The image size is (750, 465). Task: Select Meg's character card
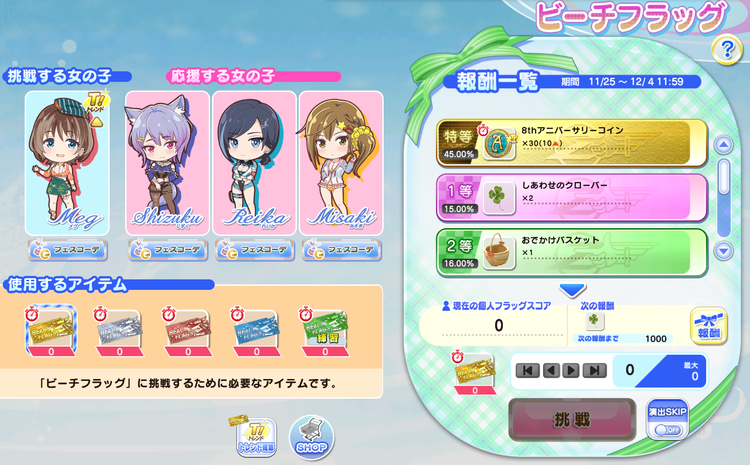[x=70, y=163]
